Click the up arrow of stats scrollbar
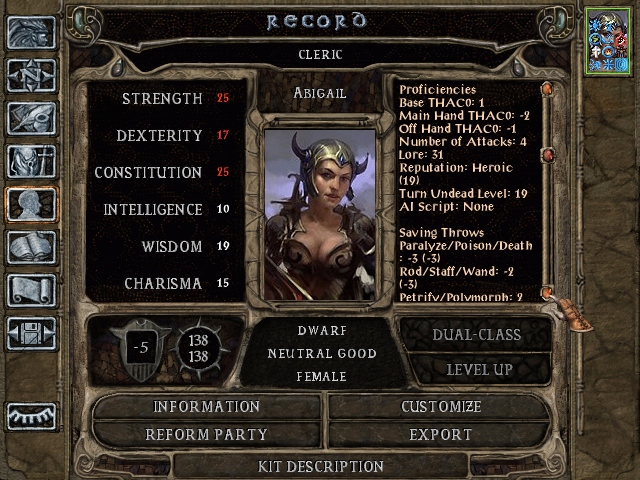The image size is (640, 480). [548, 89]
